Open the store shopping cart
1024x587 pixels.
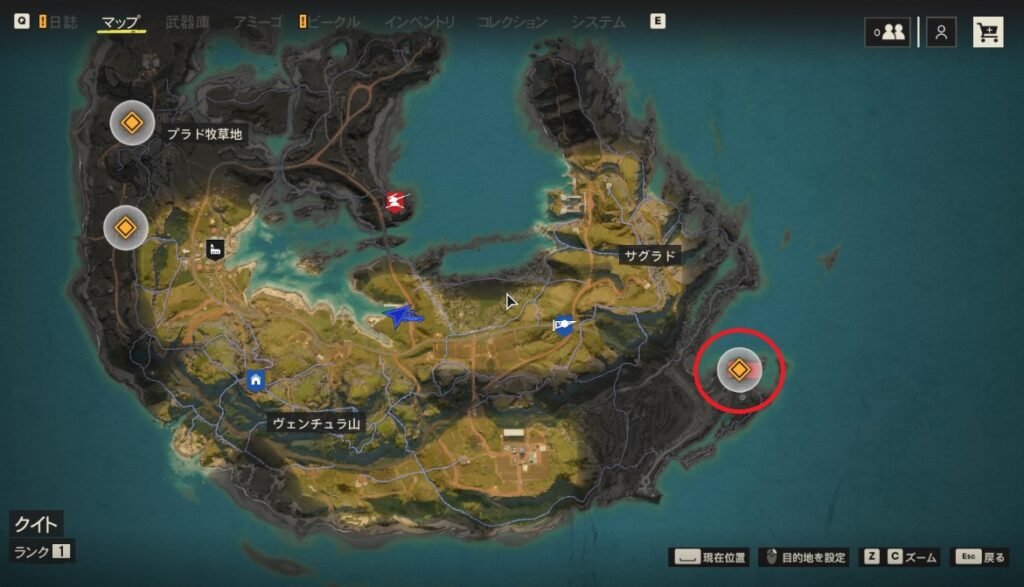(989, 32)
